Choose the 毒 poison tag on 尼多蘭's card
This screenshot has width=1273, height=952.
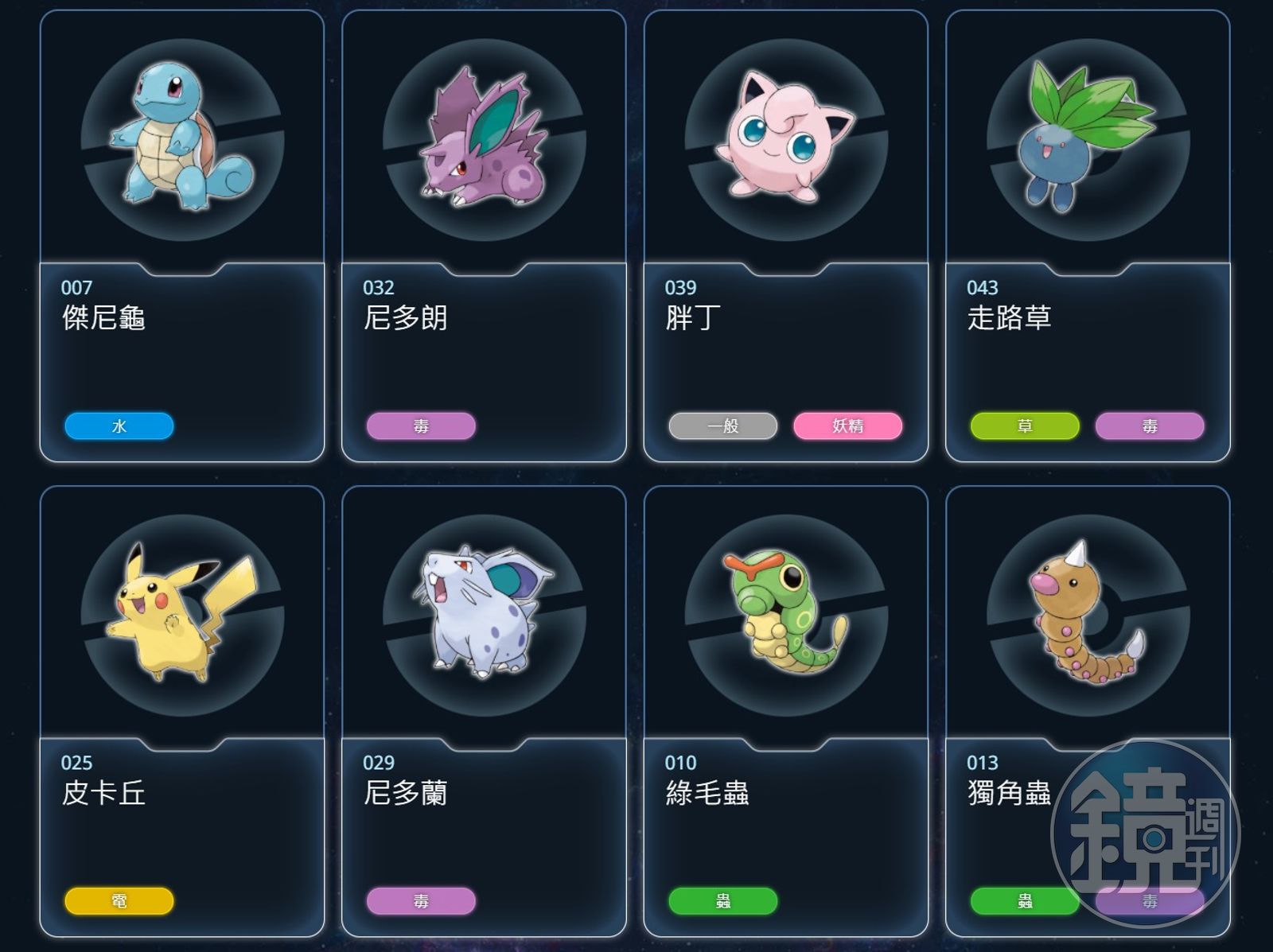pyautogui.click(x=421, y=901)
